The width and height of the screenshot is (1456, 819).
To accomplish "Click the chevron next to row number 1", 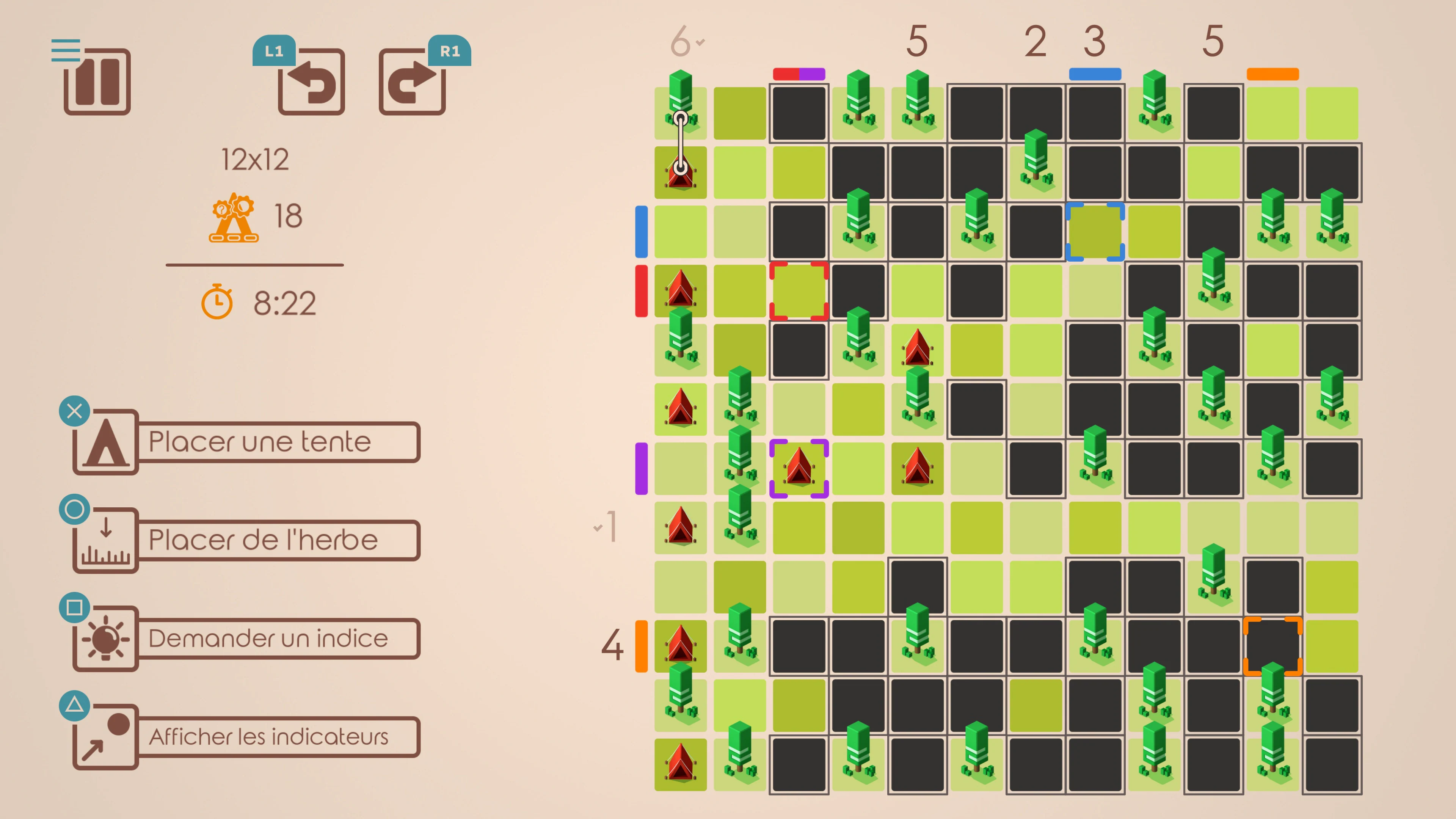I will pos(598,527).
